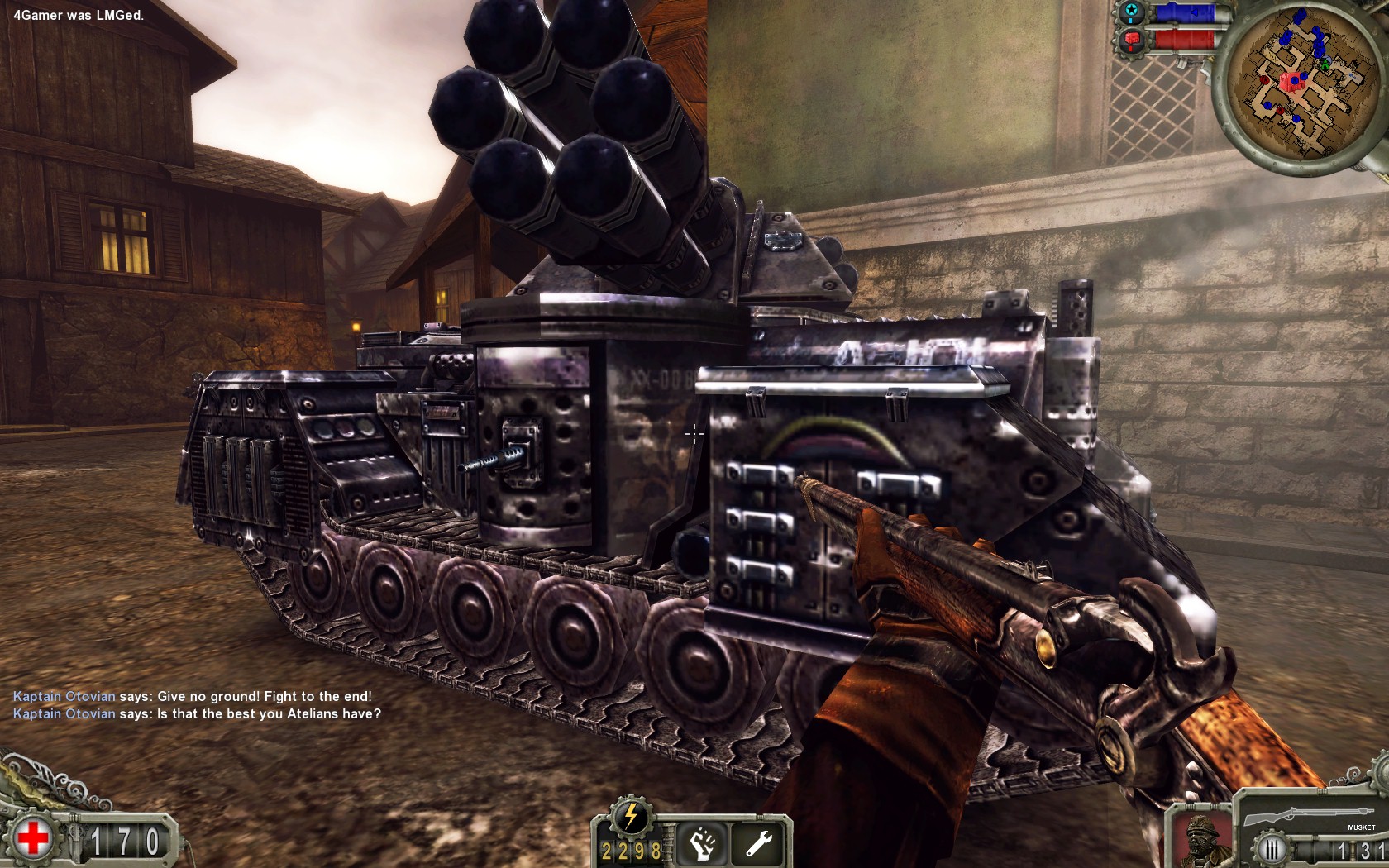
Task: Toggle the blue team progress bar
Action: coord(1188,12)
